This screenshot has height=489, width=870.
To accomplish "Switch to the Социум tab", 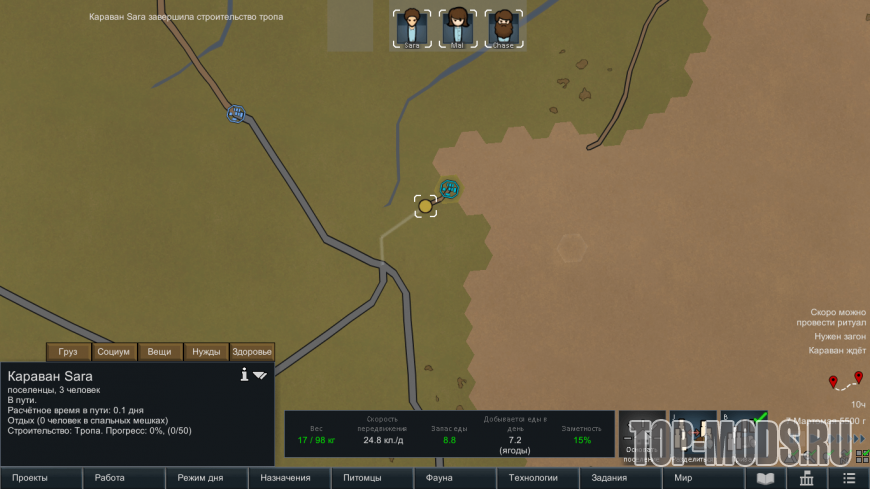I will [x=114, y=352].
